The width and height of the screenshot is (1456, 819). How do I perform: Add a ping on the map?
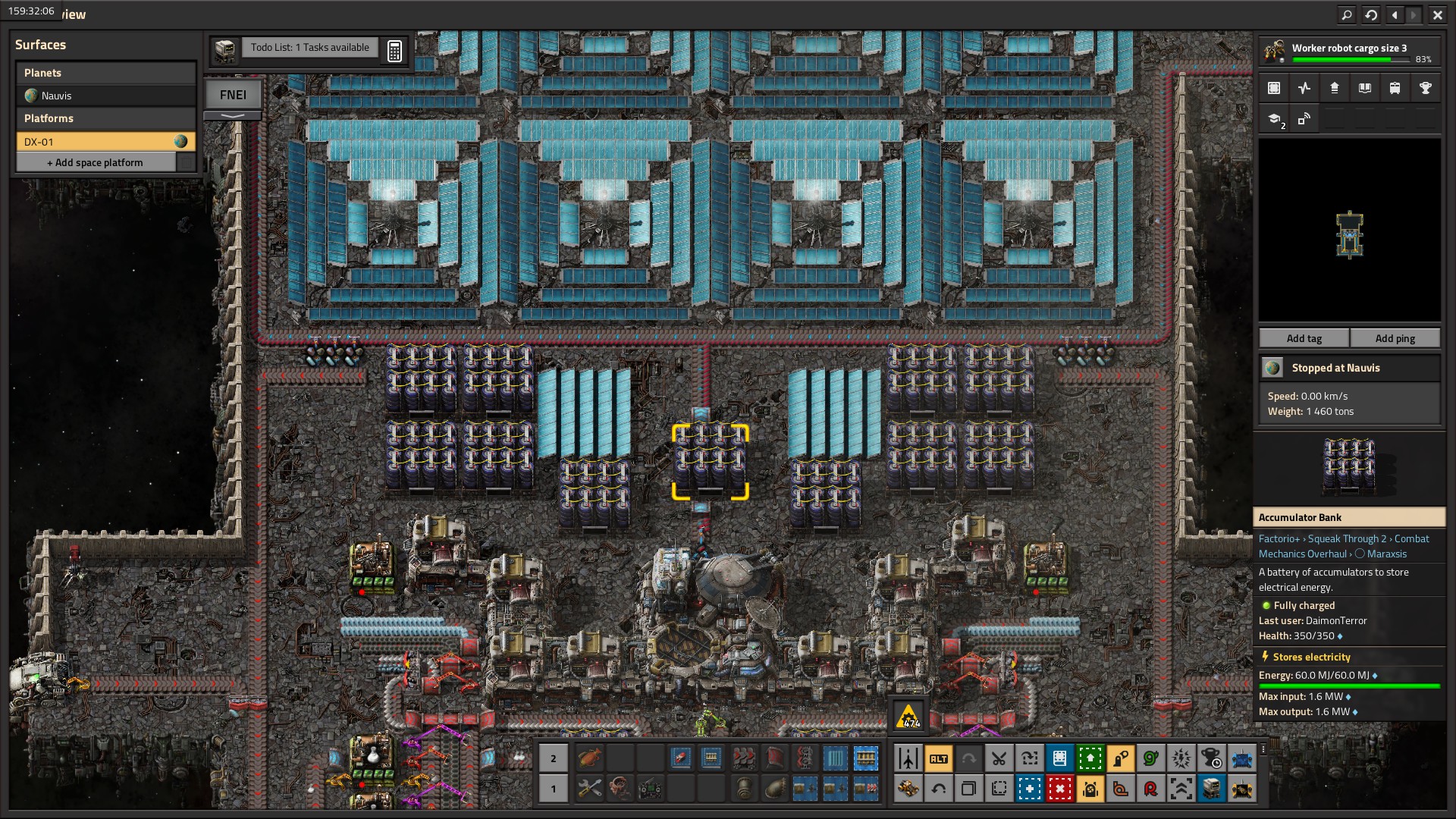(x=1395, y=338)
